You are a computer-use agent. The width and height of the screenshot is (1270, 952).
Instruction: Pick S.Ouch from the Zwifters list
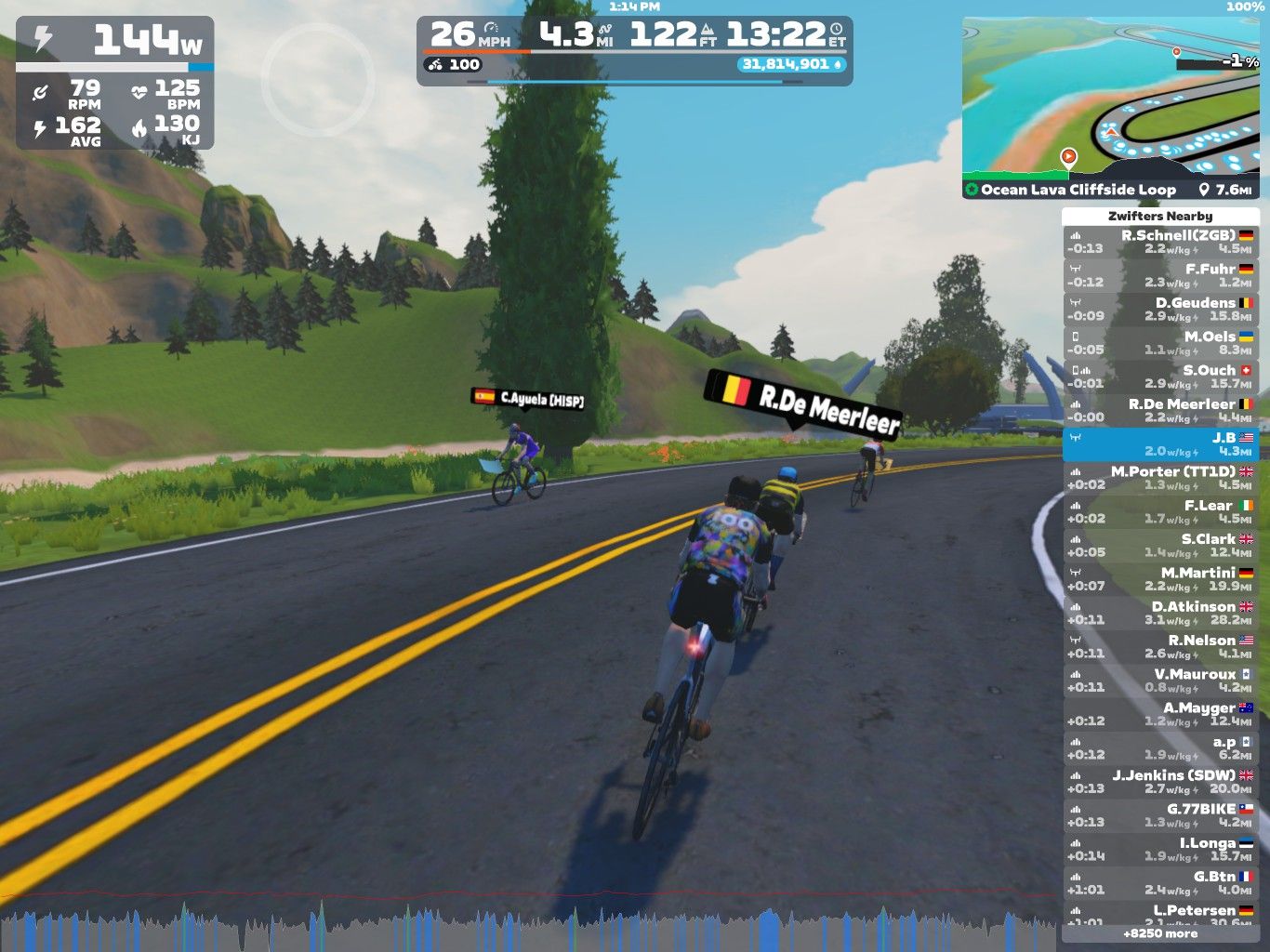pyautogui.click(x=1160, y=377)
